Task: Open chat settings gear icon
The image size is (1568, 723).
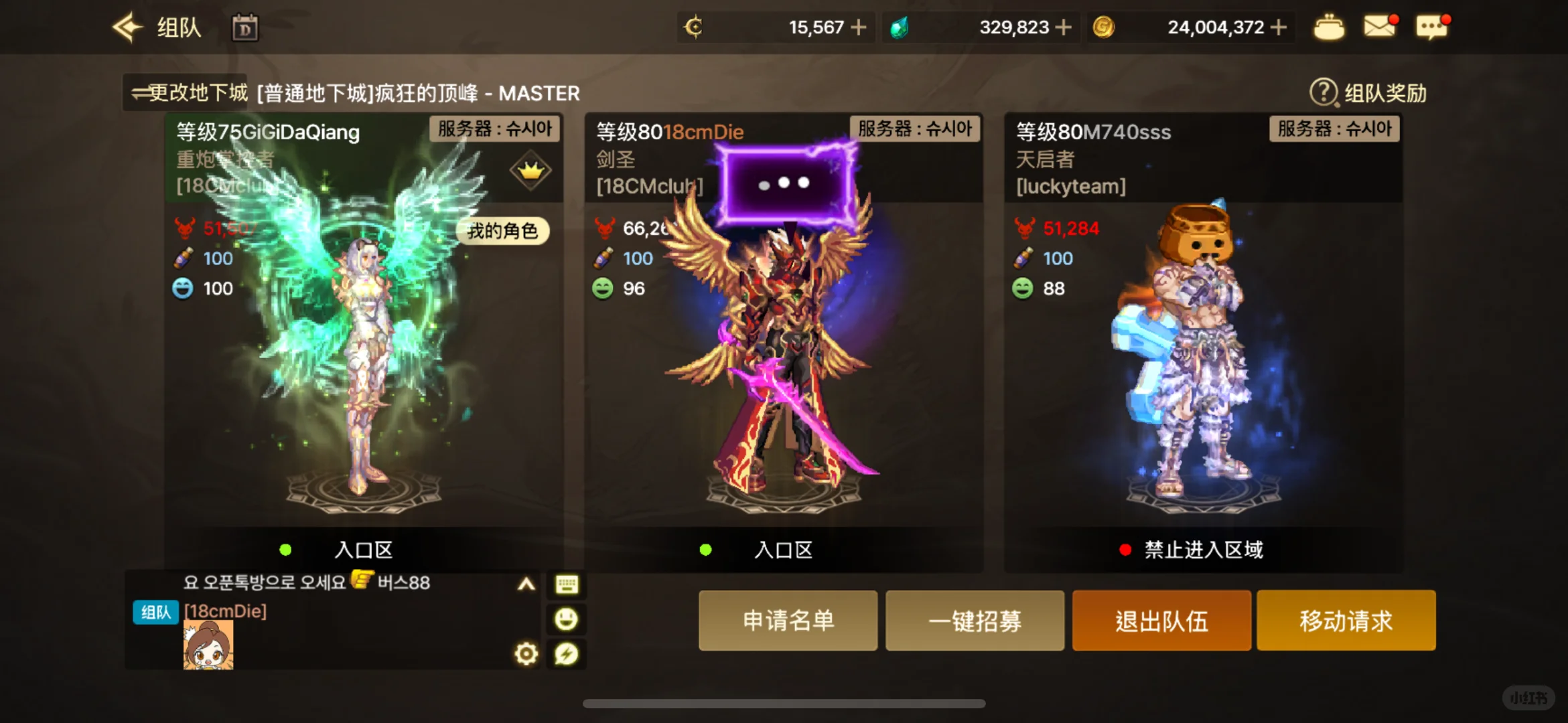Action: coord(526,654)
